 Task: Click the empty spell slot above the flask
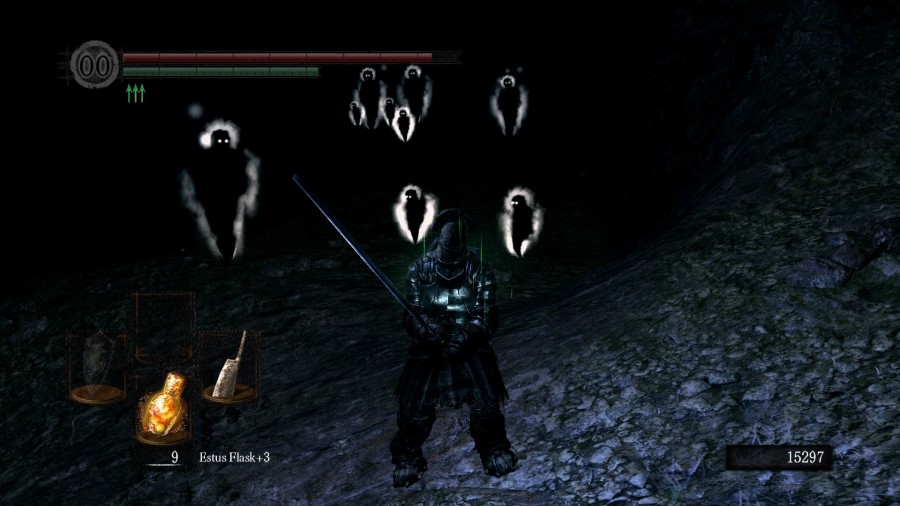pos(164,322)
